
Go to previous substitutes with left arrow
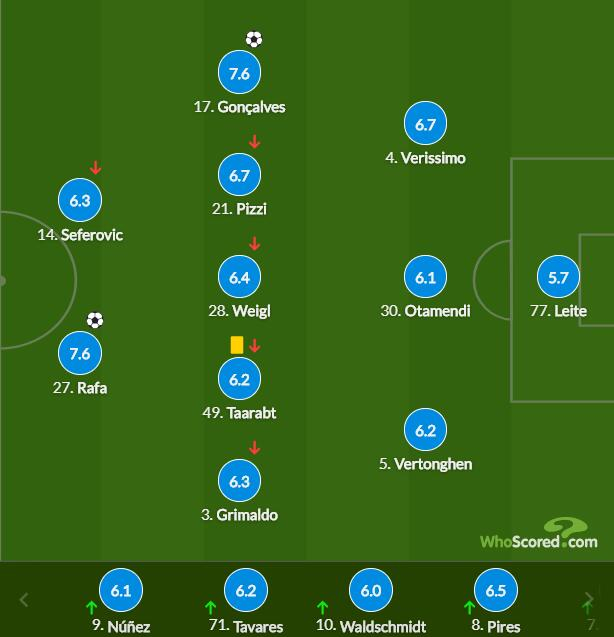[x=25, y=601]
